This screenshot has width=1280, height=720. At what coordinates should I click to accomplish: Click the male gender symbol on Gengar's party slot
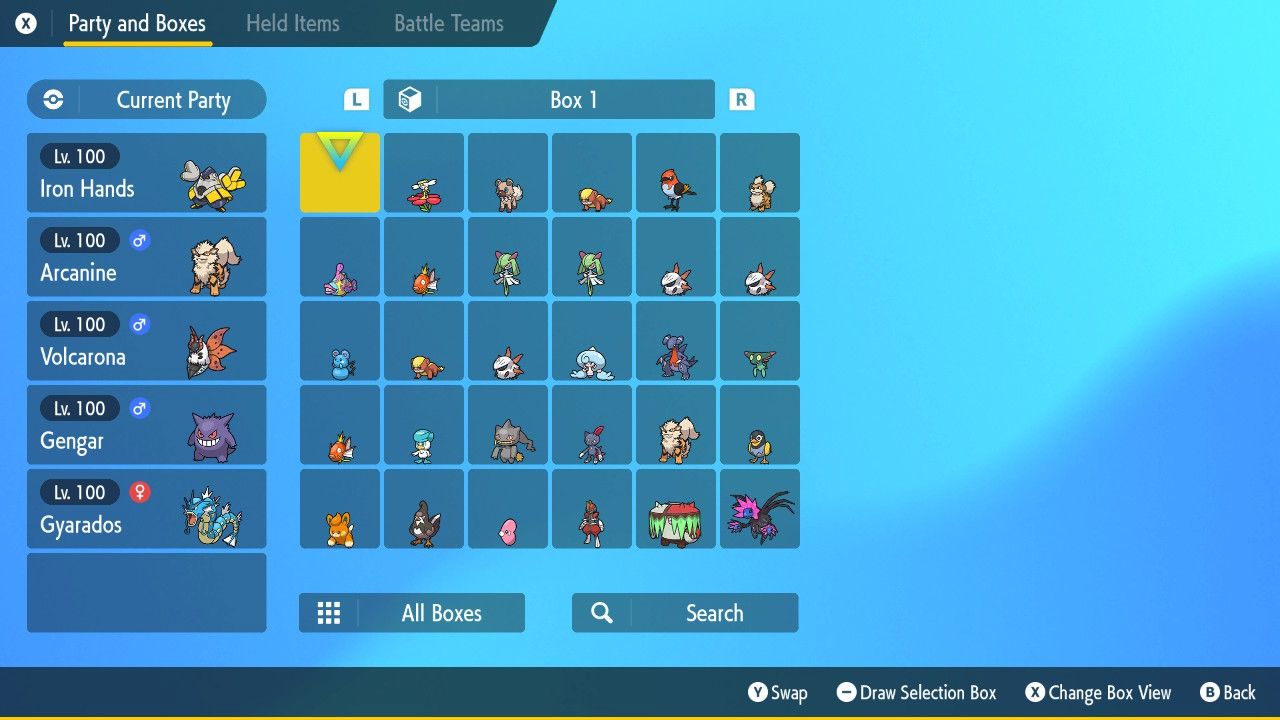coord(138,408)
